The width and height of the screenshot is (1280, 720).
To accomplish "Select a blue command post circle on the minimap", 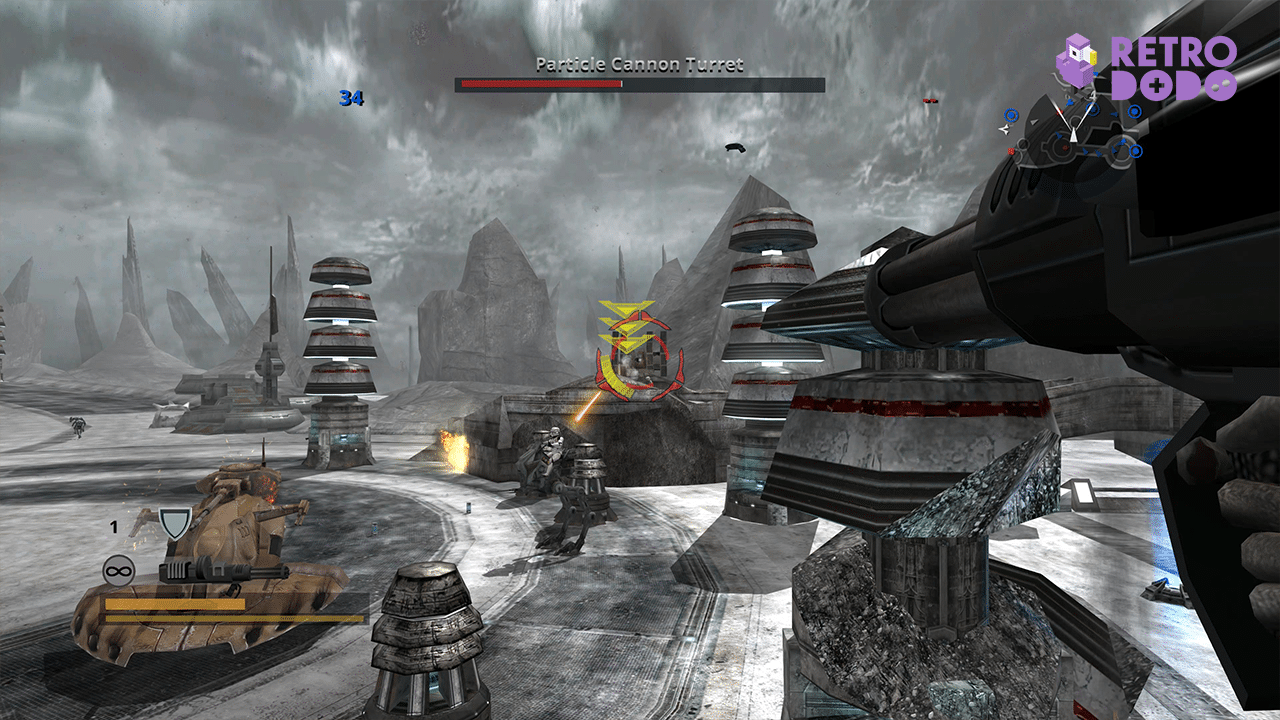I will pos(1012,114).
